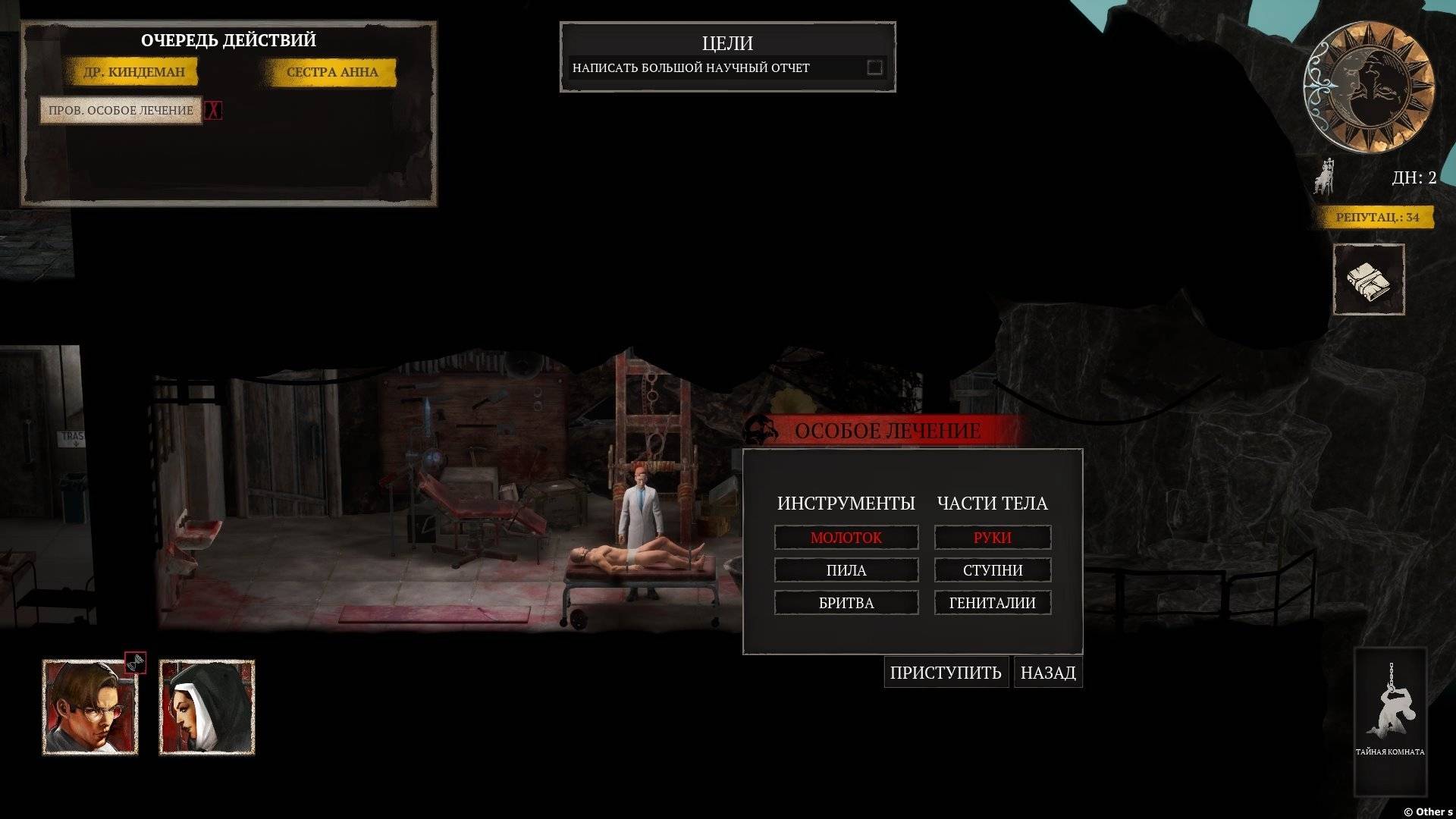Select Гениталии body part
This screenshot has height=819, width=1456.
click(992, 603)
